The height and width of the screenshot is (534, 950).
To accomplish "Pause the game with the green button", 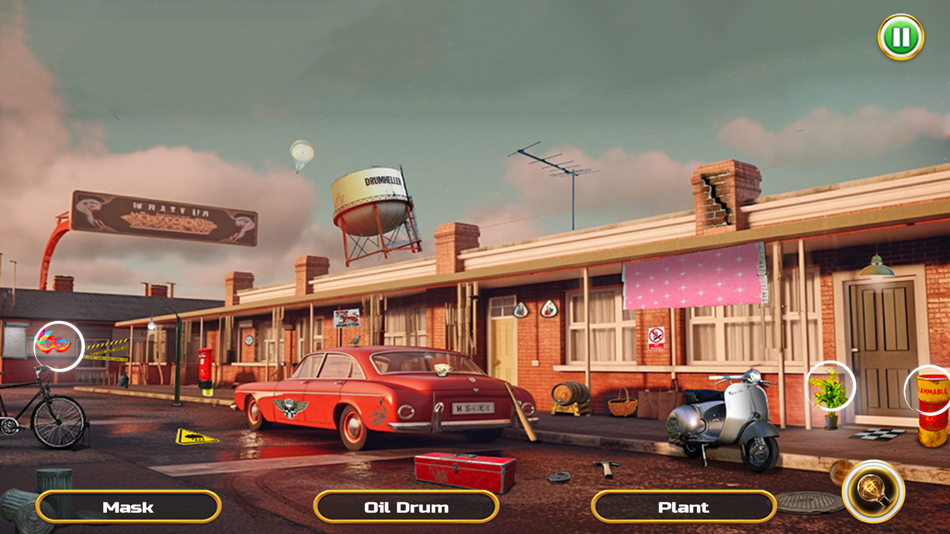I will pos(900,37).
